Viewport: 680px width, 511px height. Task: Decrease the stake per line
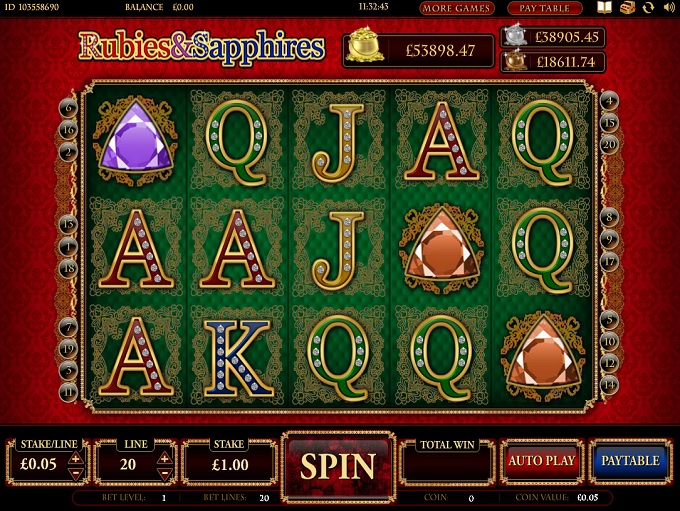point(76,472)
